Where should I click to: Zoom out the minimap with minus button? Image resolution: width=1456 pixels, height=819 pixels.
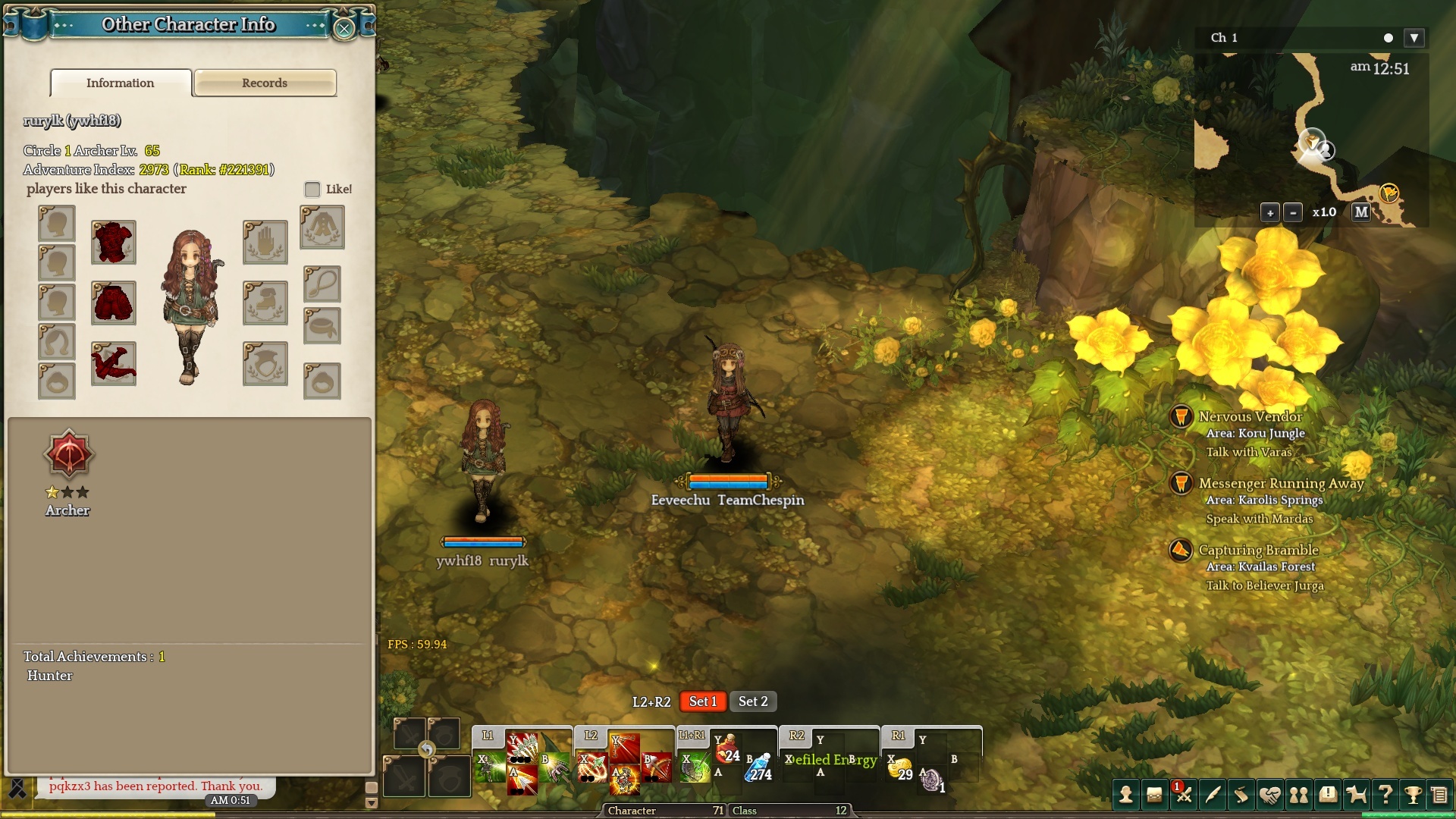(1294, 213)
